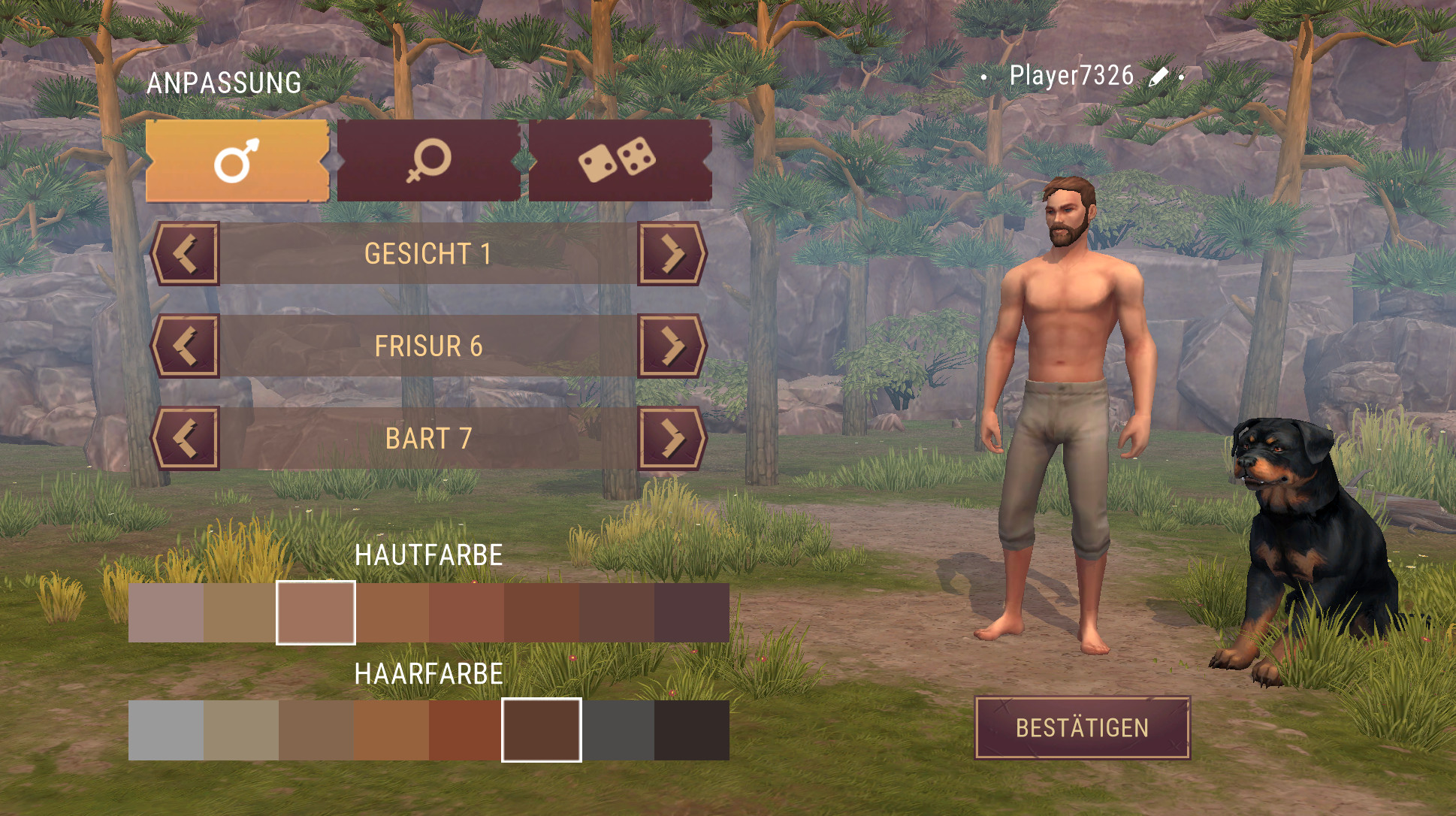Viewport: 1456px width, 816px height.
Task: Switch to the female gender tab
Action: [429, 161]
